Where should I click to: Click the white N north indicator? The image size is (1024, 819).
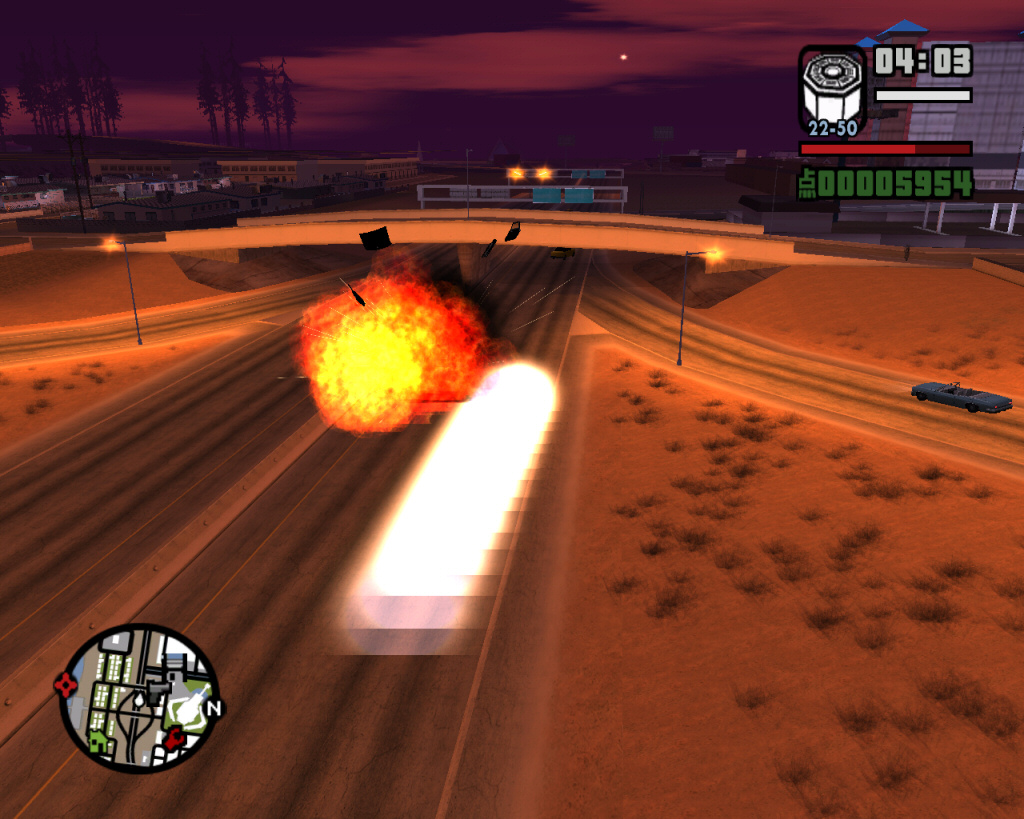(x=213, y=708)
